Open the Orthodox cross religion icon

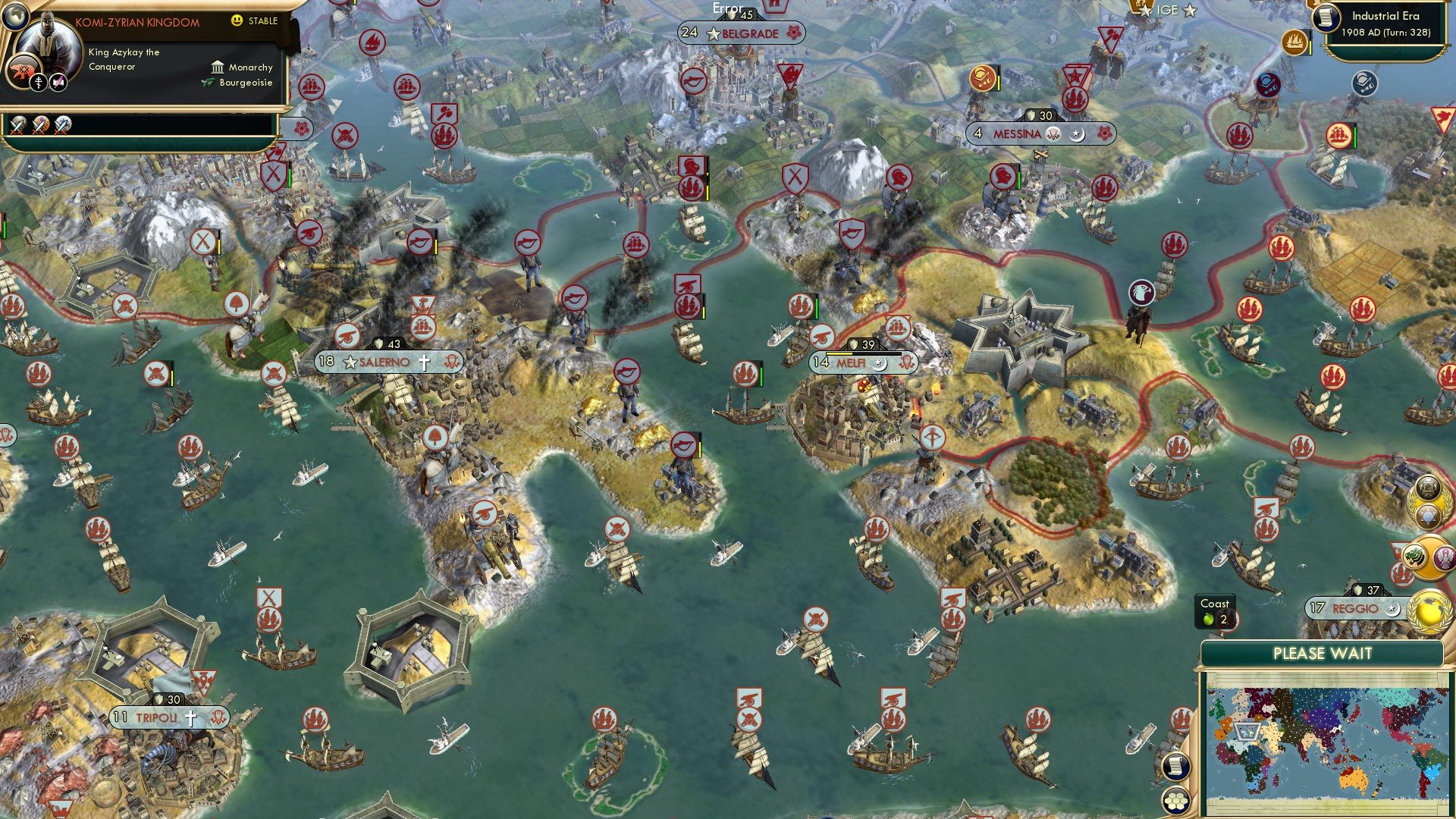click(x=38, y=81)
